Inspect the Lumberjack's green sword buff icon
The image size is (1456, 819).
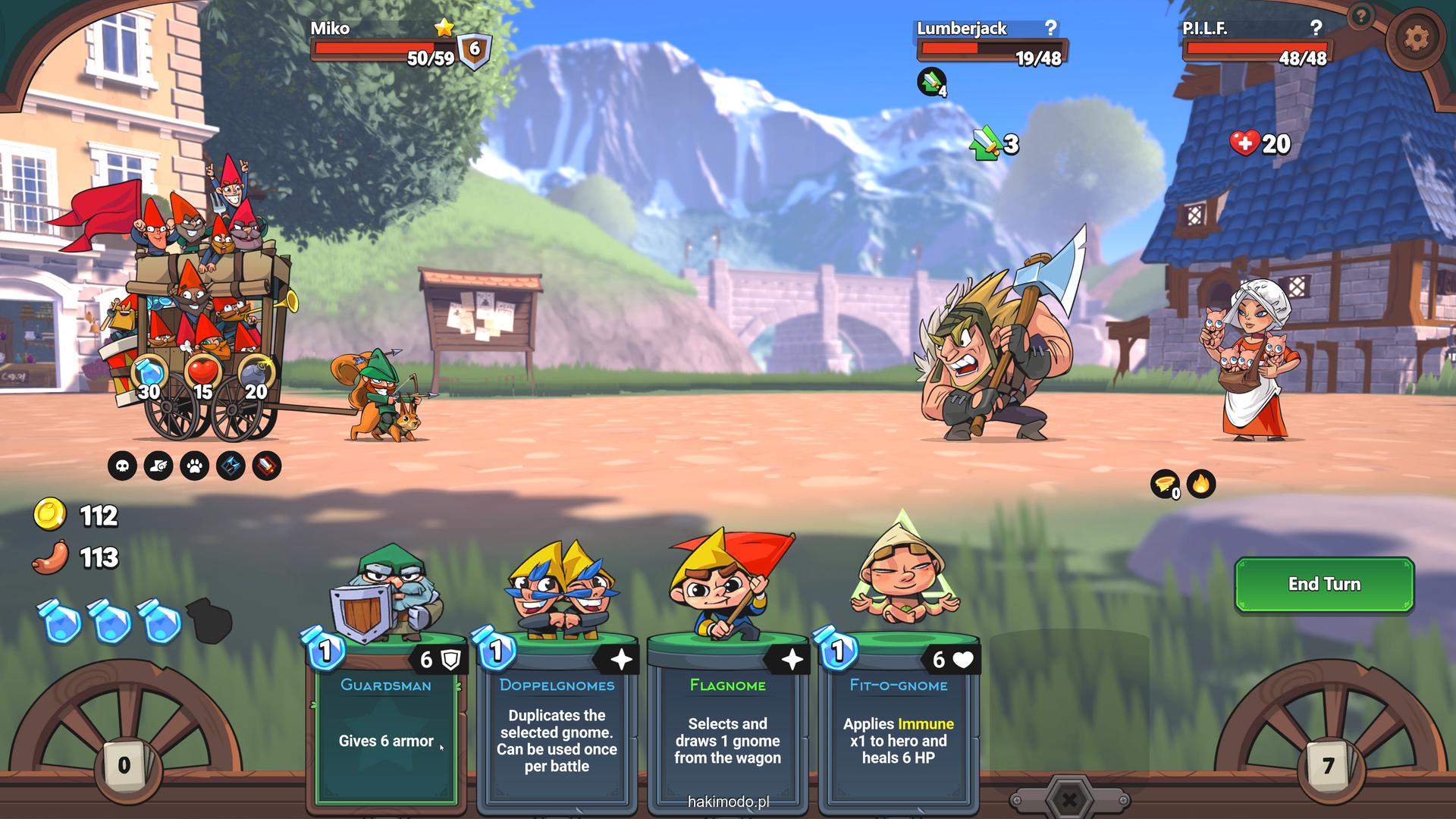pyautogui.click(x=932, y=81)
